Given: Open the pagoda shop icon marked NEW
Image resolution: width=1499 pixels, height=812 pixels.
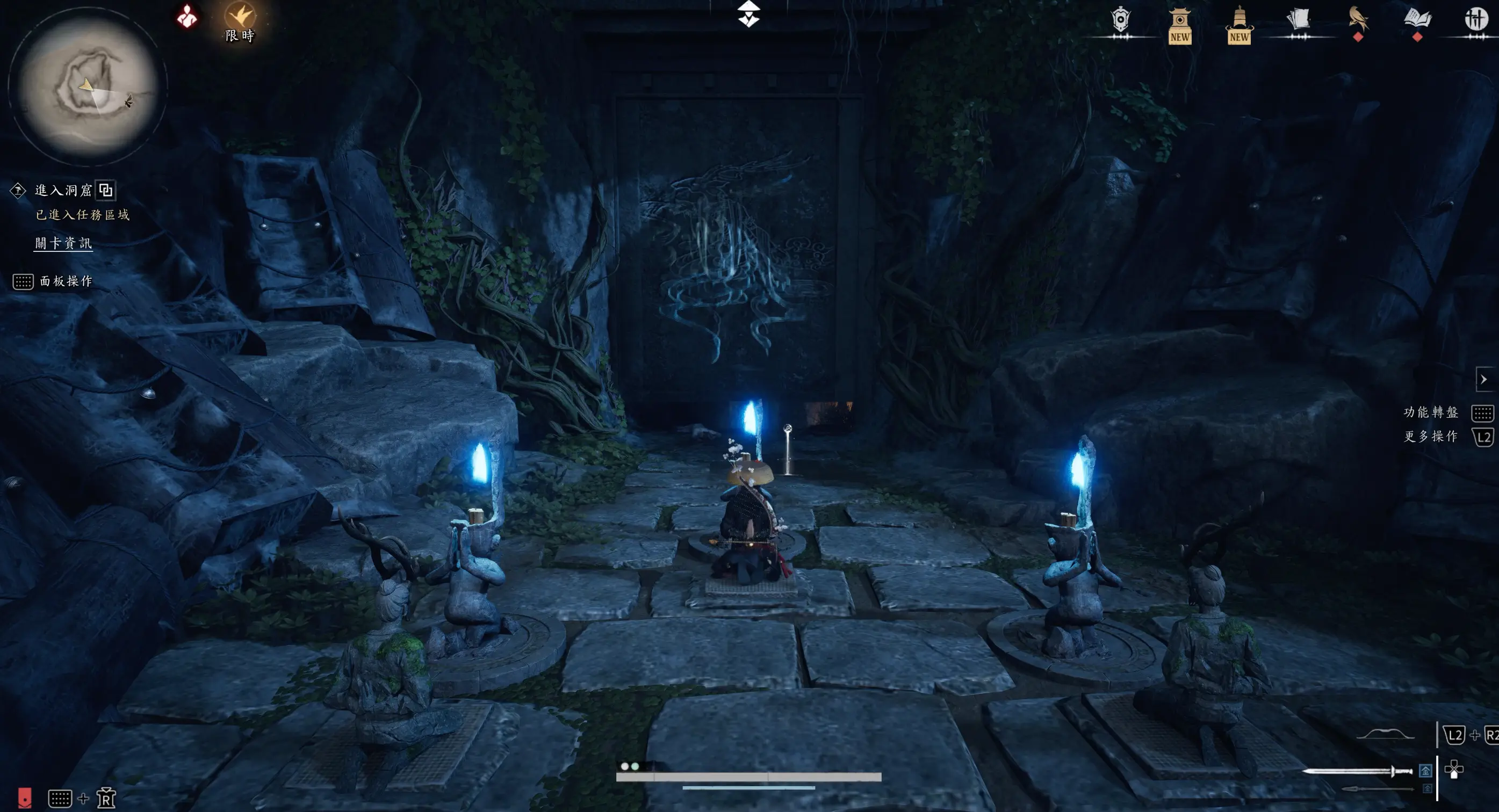Looking at the screenshot, I should 1179,24.
